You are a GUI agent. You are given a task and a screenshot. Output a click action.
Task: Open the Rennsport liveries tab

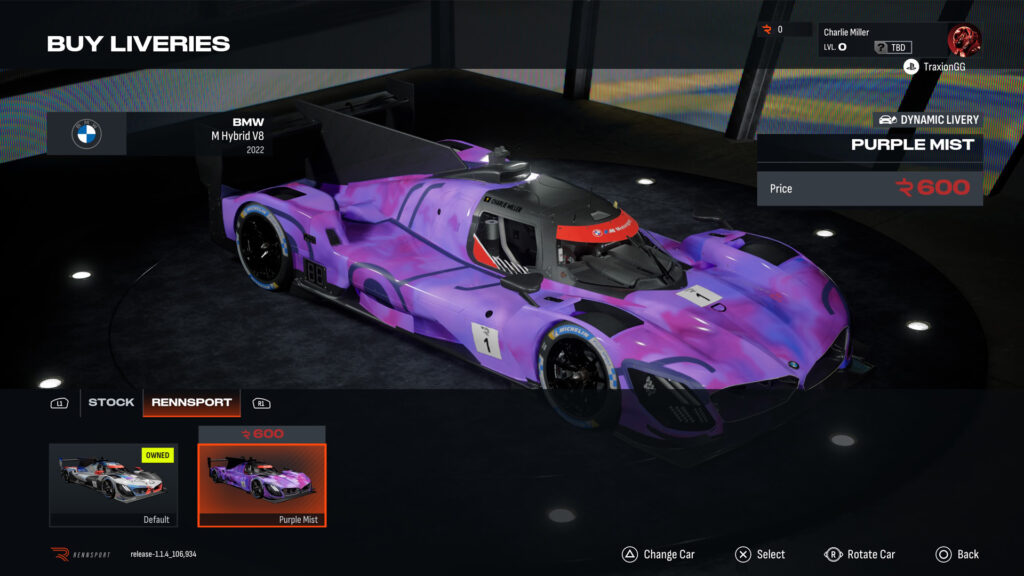[191, 402]
